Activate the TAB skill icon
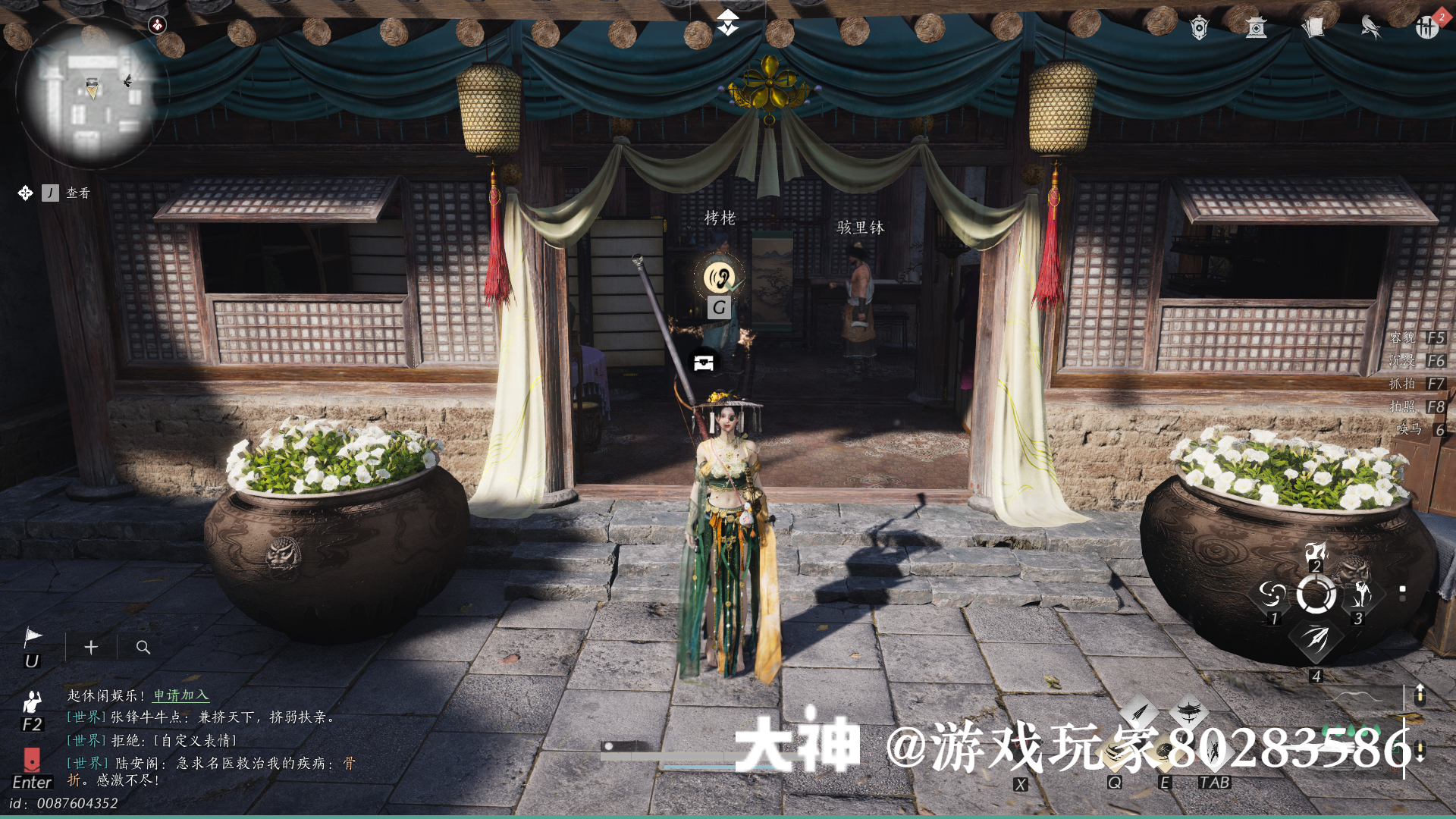Screen dimensions: 1456x819 click(1212, 747)
